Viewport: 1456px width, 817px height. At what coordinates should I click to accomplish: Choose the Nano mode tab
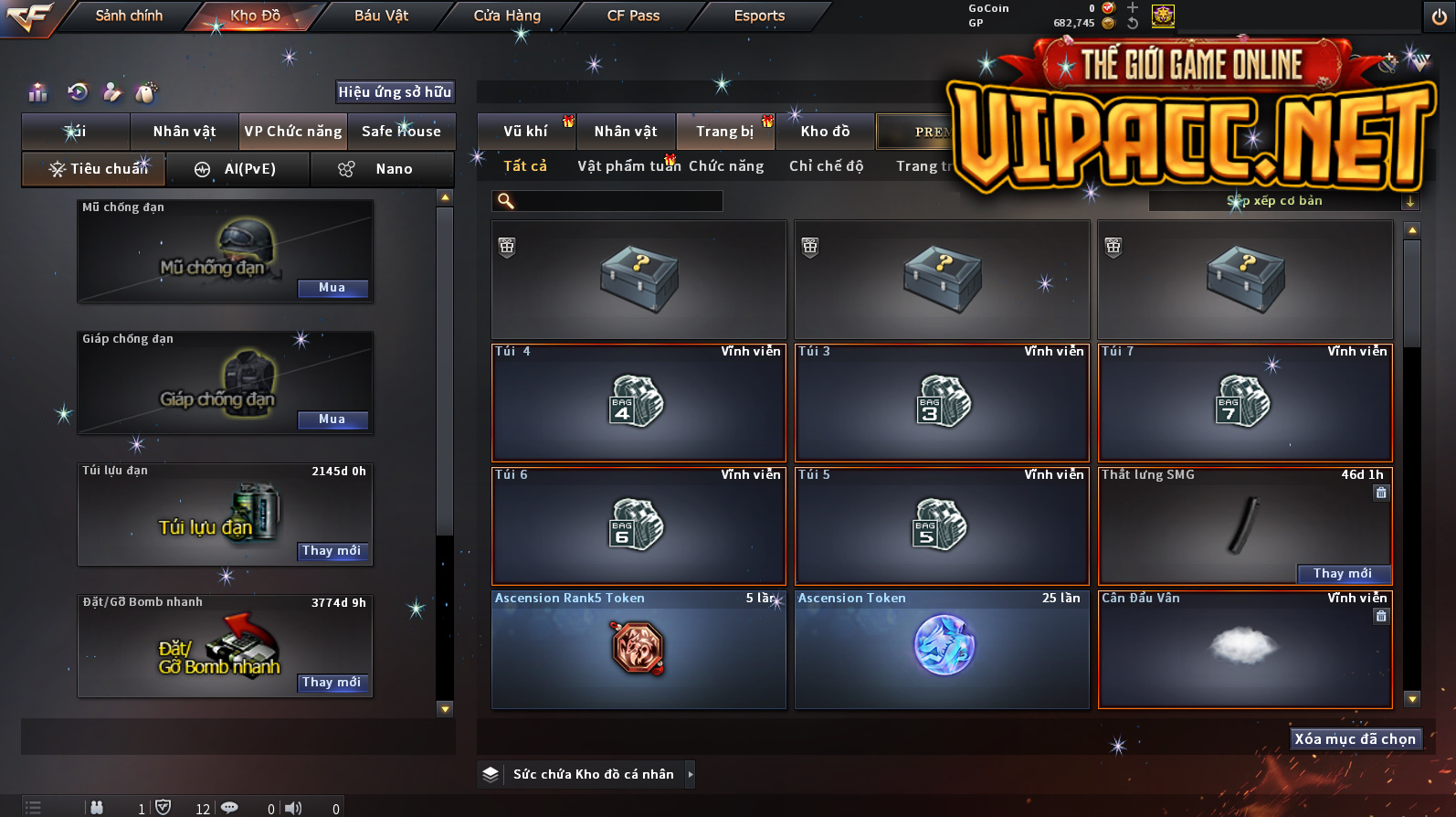(x=382, y=169)
